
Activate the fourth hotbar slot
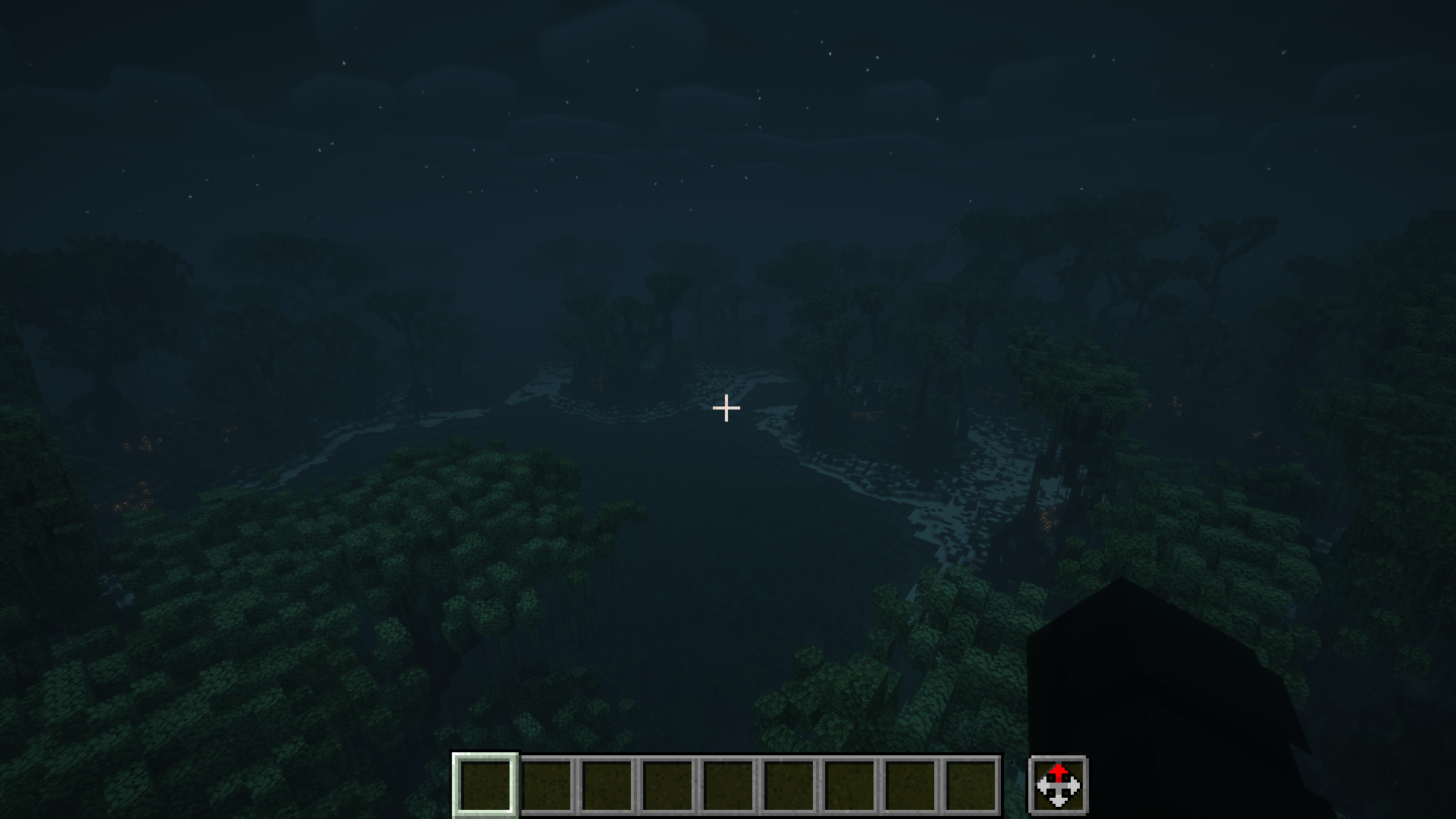tap(670, 786)
